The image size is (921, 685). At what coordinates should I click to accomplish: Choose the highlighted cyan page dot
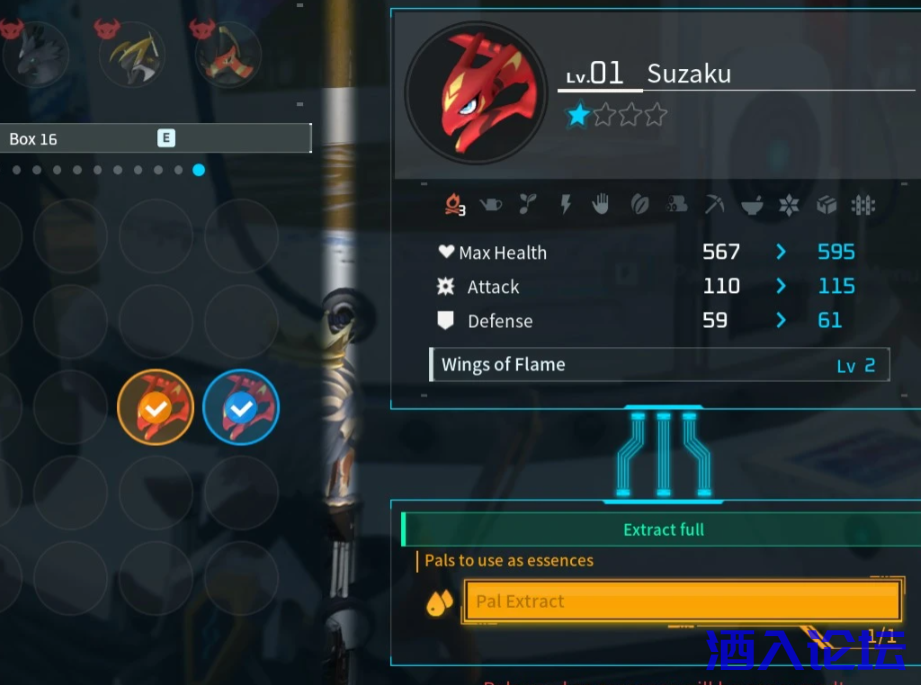pos(199,170)
